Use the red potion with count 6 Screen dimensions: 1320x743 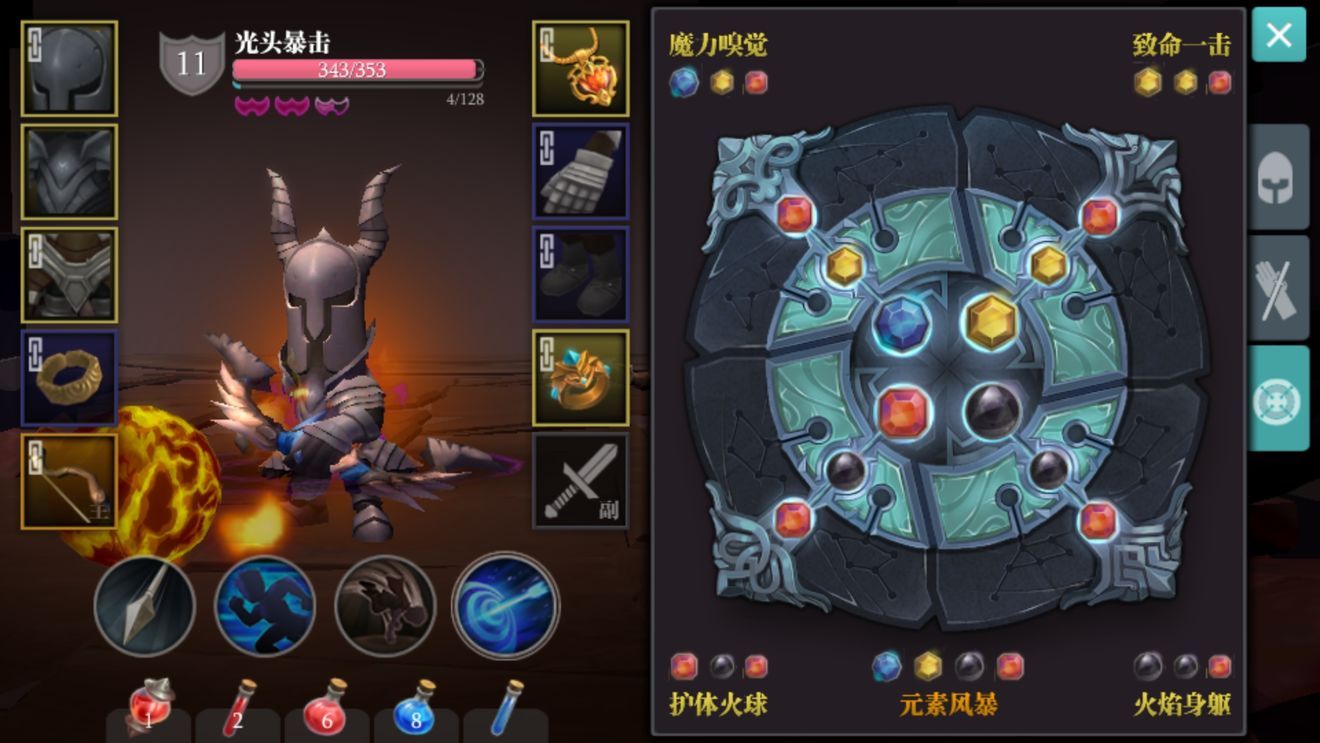click(324, 709)
